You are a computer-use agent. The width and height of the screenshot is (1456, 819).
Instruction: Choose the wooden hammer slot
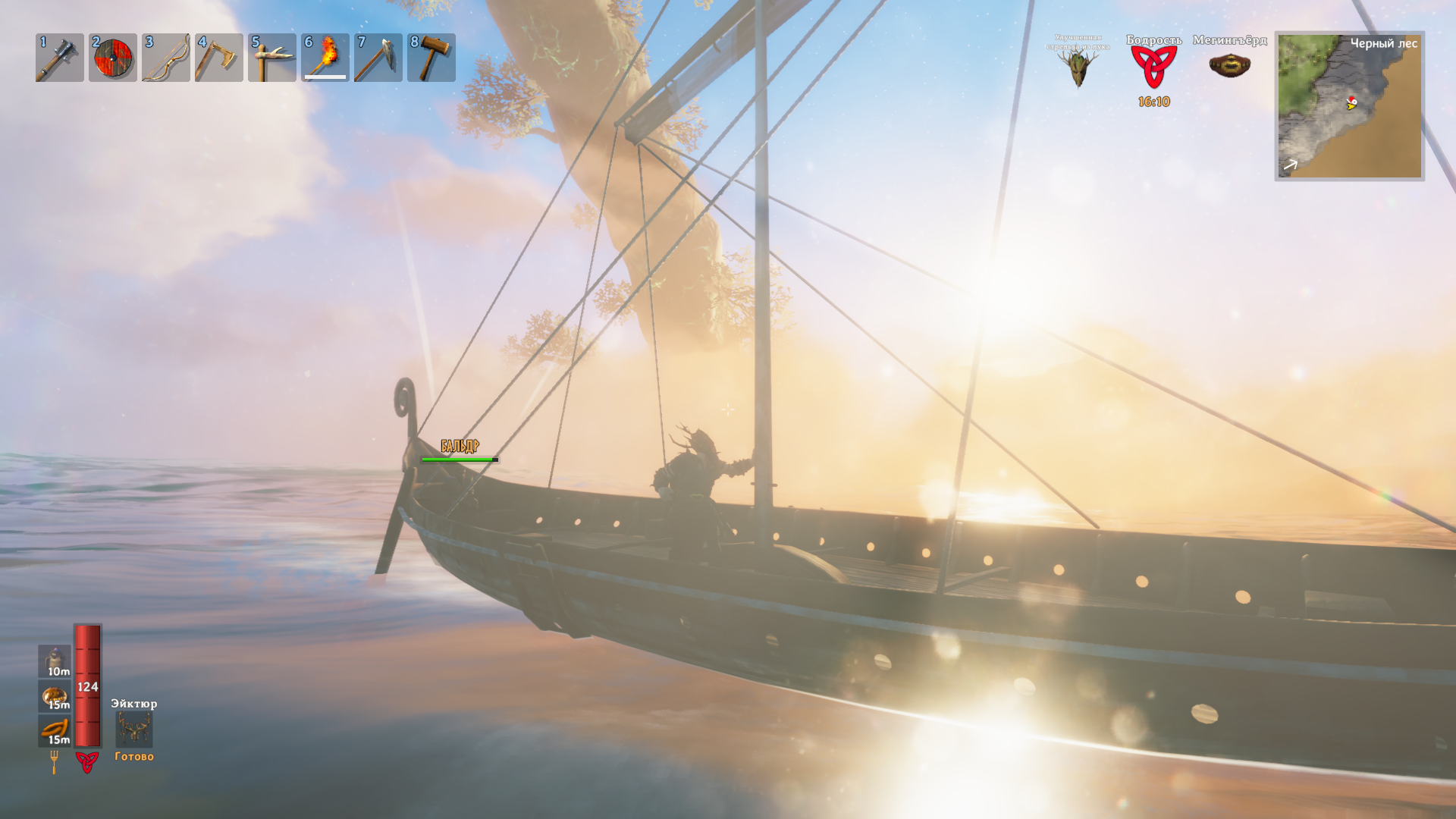pyautogui.click(x=431, y=58)
